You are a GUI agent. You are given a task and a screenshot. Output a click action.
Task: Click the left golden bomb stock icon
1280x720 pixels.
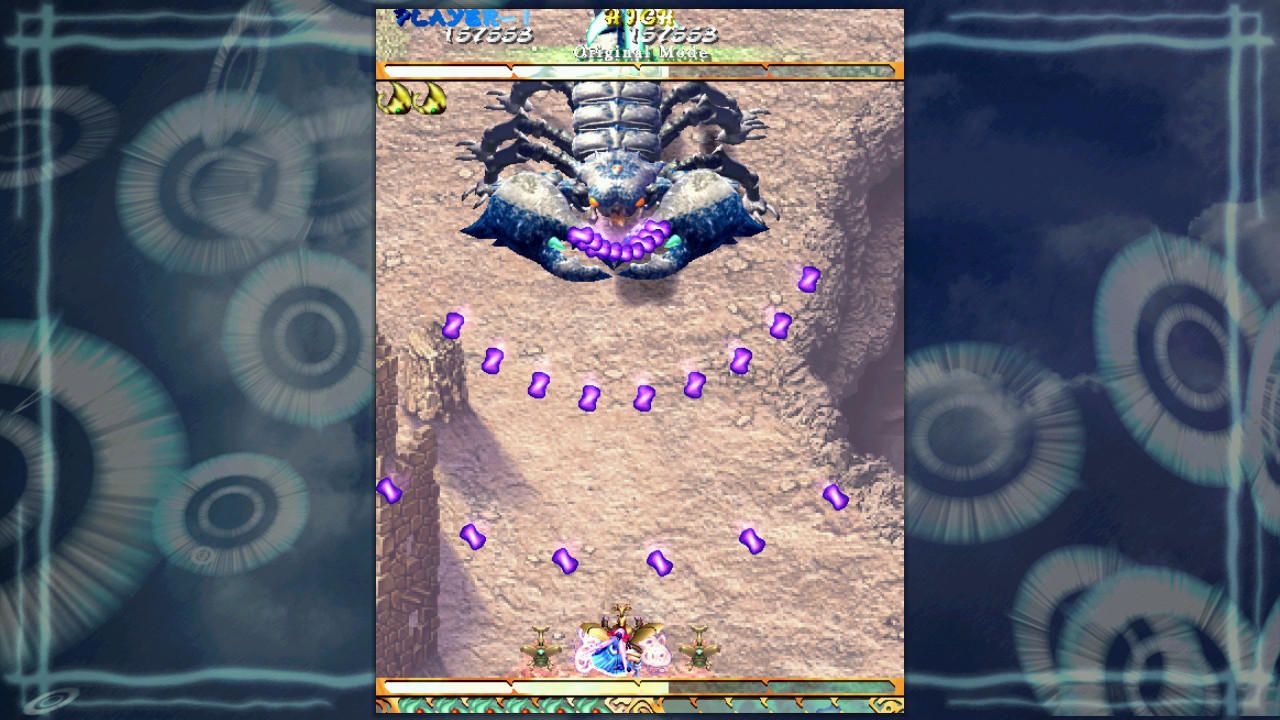tap(394, 100)
